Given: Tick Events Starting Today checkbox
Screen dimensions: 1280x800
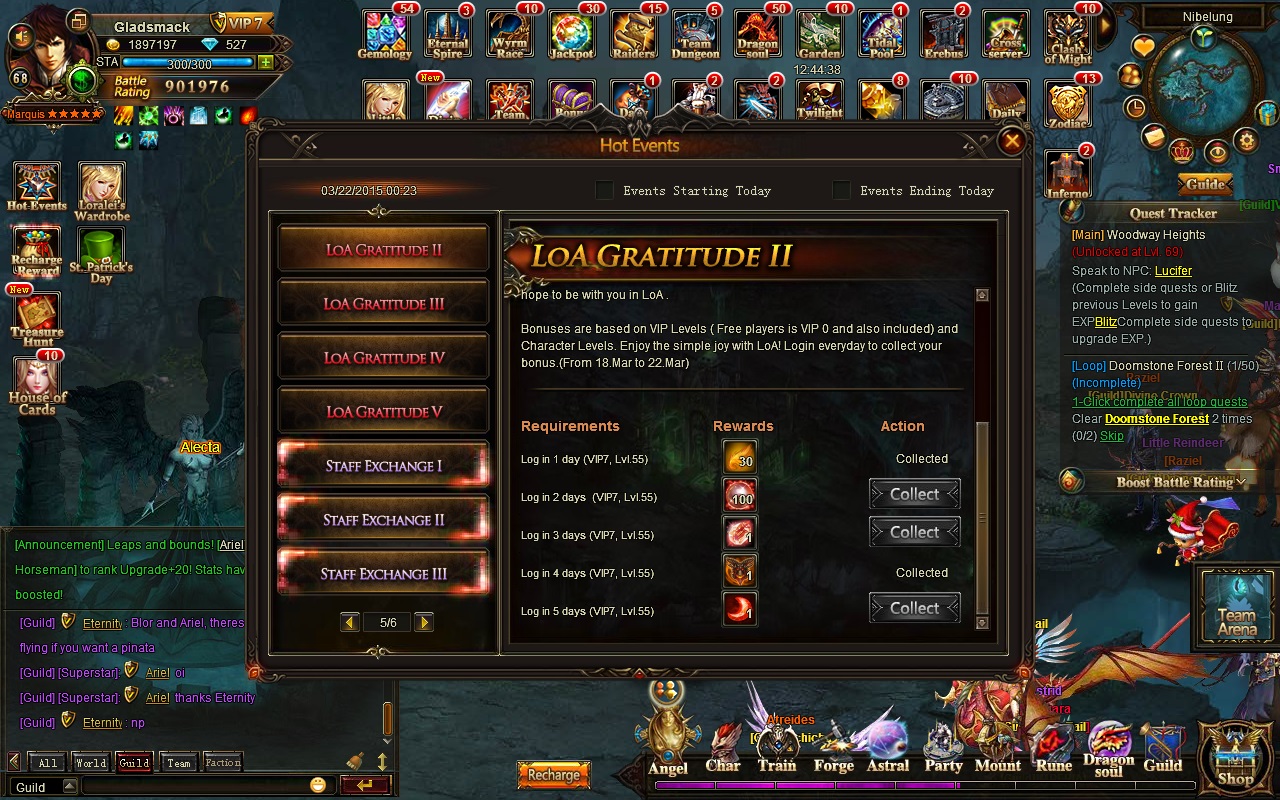Looking at the screenshot, I should pos(605,190).
